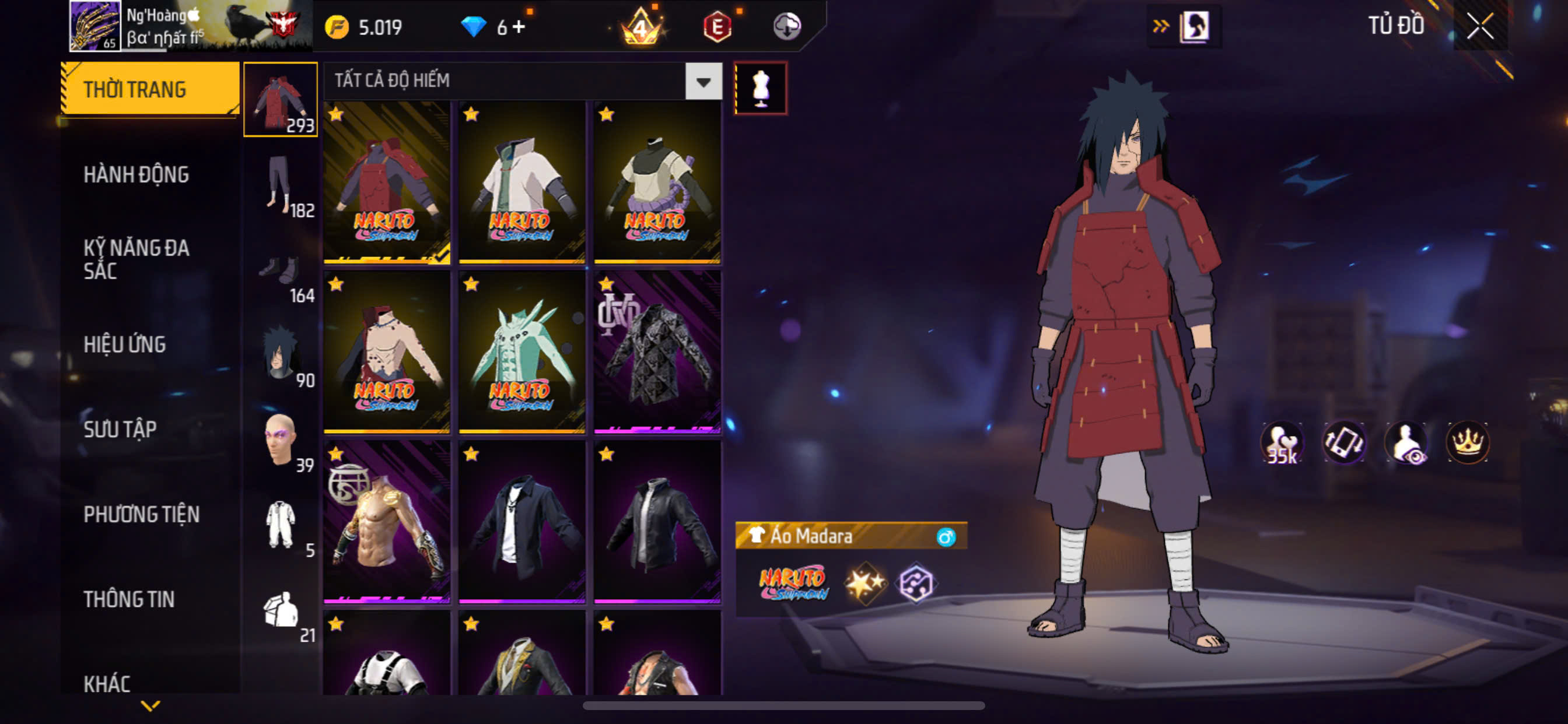Open the HÀNH ĐỘNG category
Screen dimensions: 1568x724
pos(136,175)
